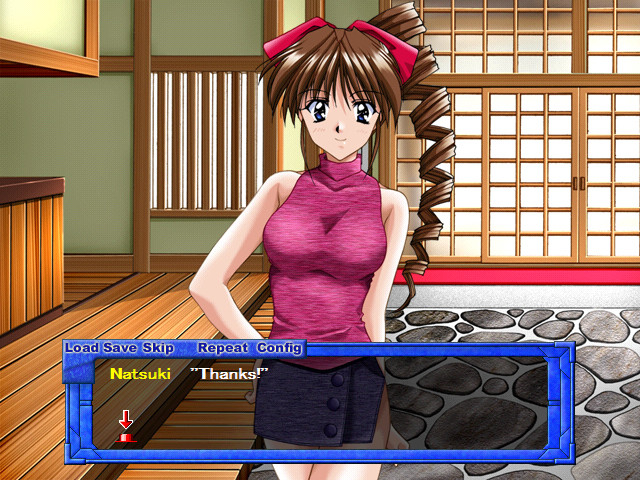640x480 pixels.
Task: Click the red arrow to advance dialogue
Action: [126, 425]
